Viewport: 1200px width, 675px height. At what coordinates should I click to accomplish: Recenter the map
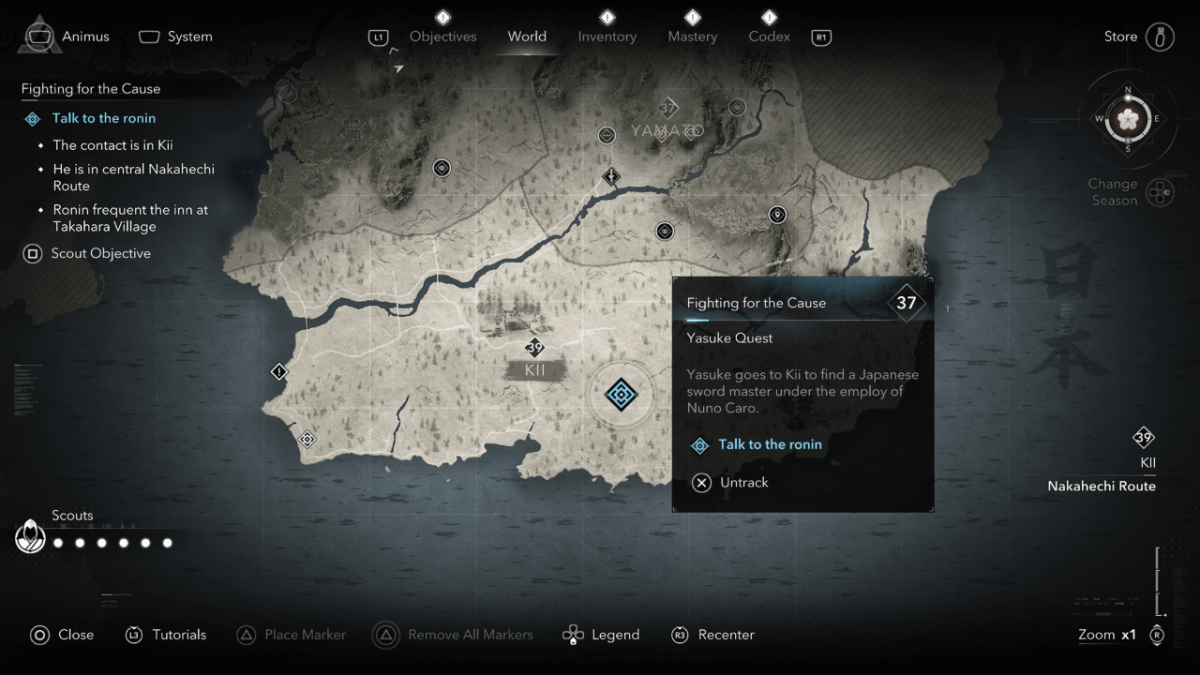pos(713,635)
